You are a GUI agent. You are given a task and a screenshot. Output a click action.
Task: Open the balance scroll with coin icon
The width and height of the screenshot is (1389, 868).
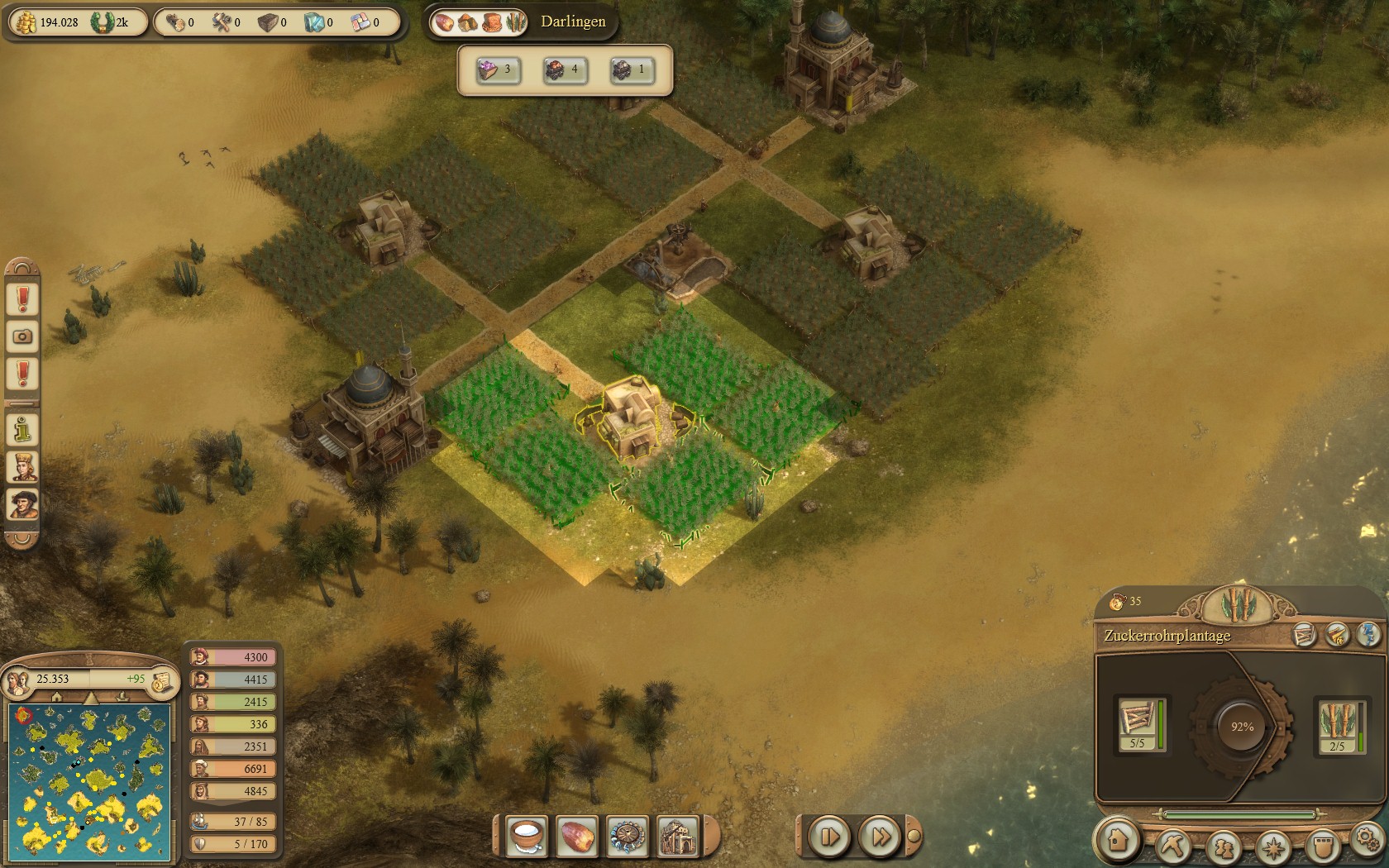pos(162,680)
